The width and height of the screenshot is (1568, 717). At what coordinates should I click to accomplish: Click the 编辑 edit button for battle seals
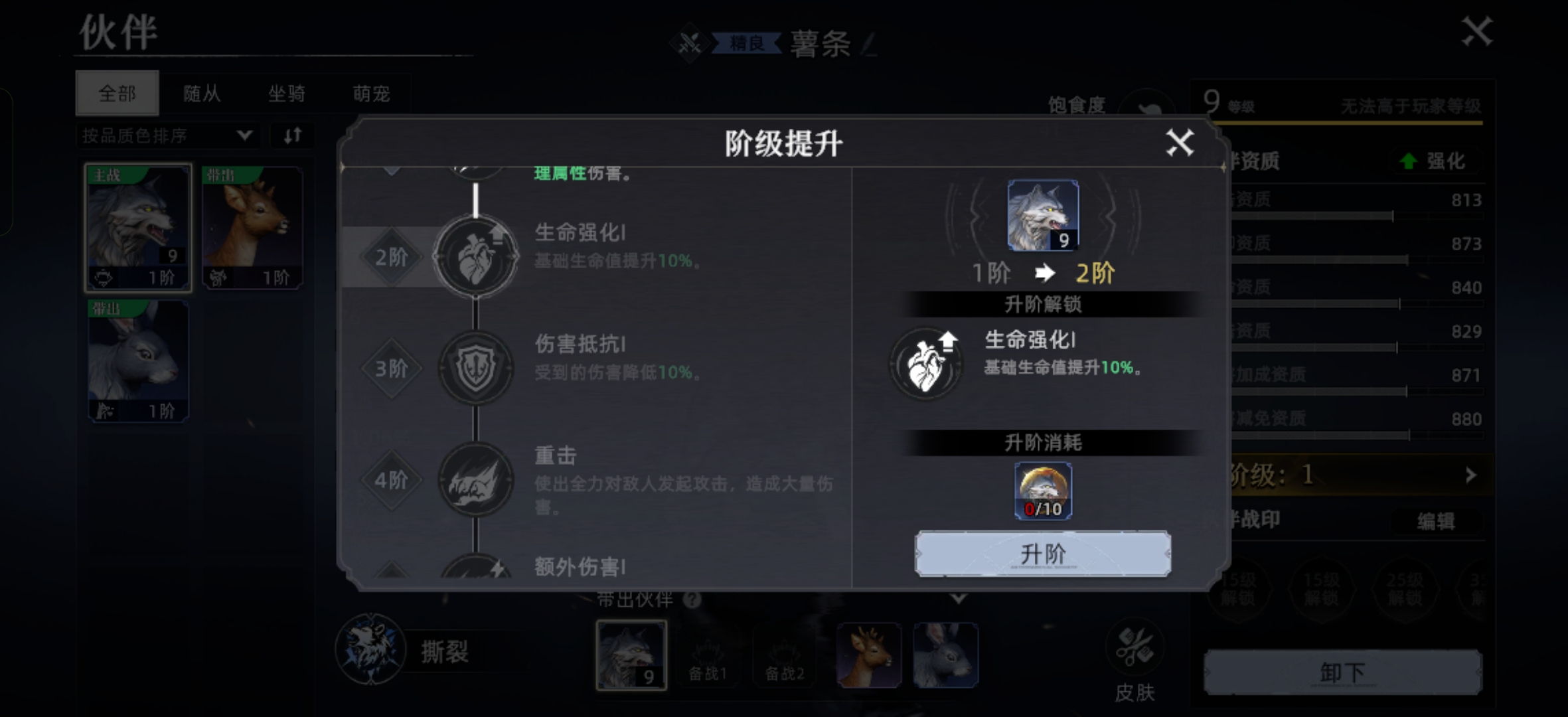click(x=1438, y=521)
